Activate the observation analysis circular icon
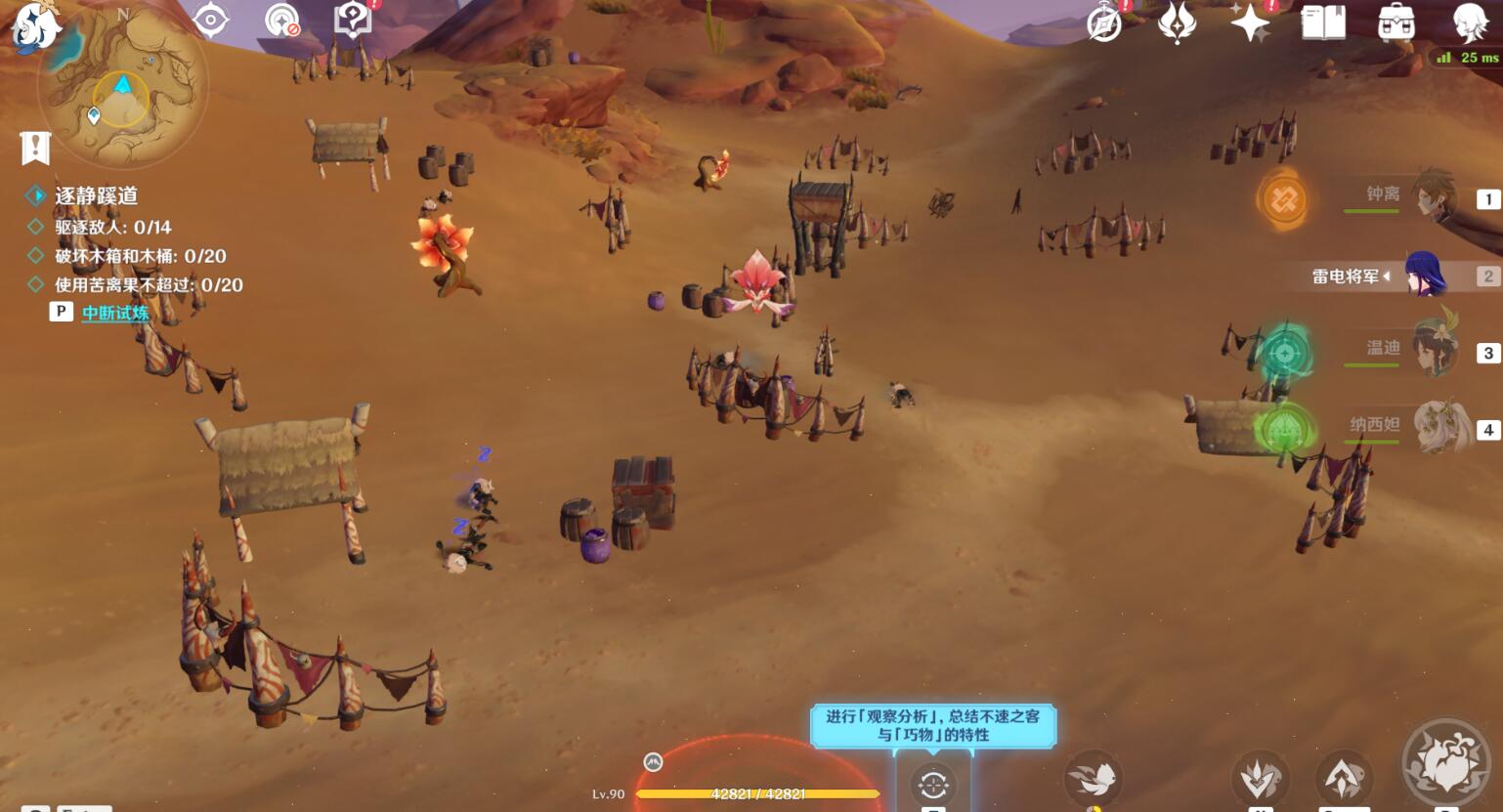1503x812 pixels. coord(932,784)
